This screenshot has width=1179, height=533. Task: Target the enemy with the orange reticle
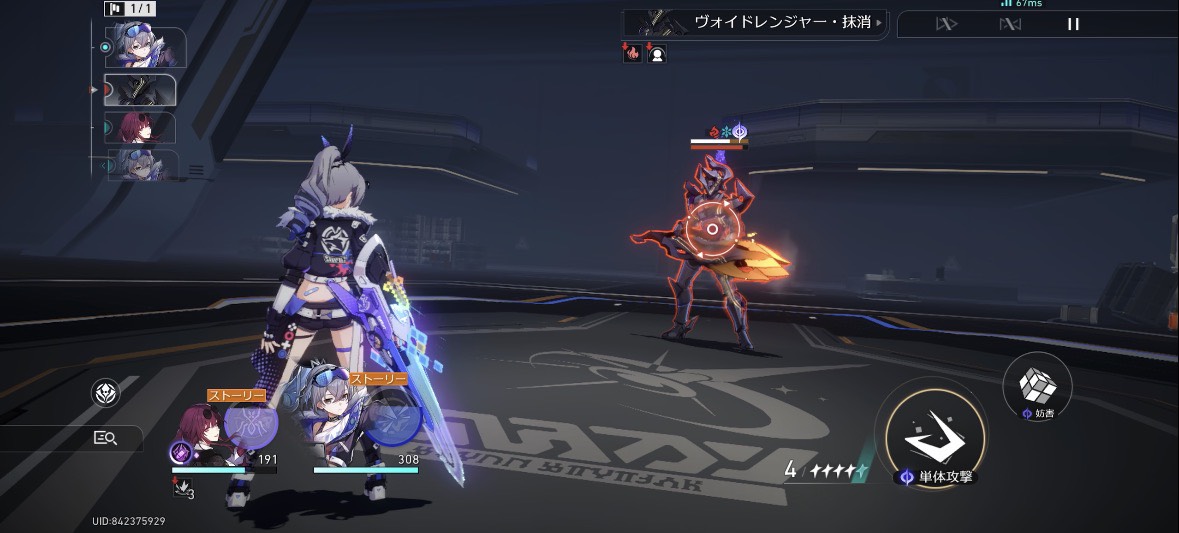[x=712, y=229]
